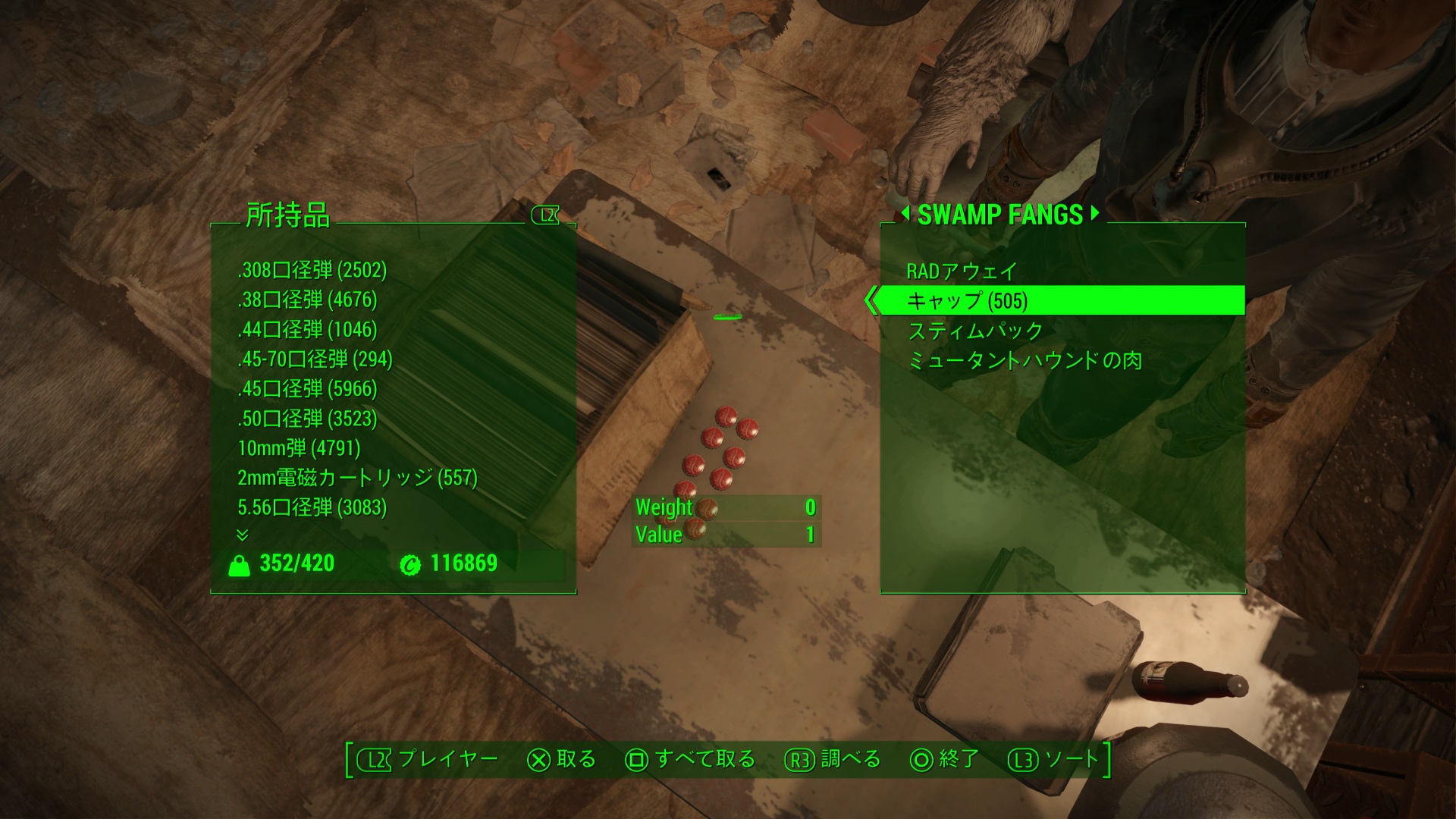The image size is (1456, 819).
Task: Take RADアウェイ from the container
Action: coord(962,271)
